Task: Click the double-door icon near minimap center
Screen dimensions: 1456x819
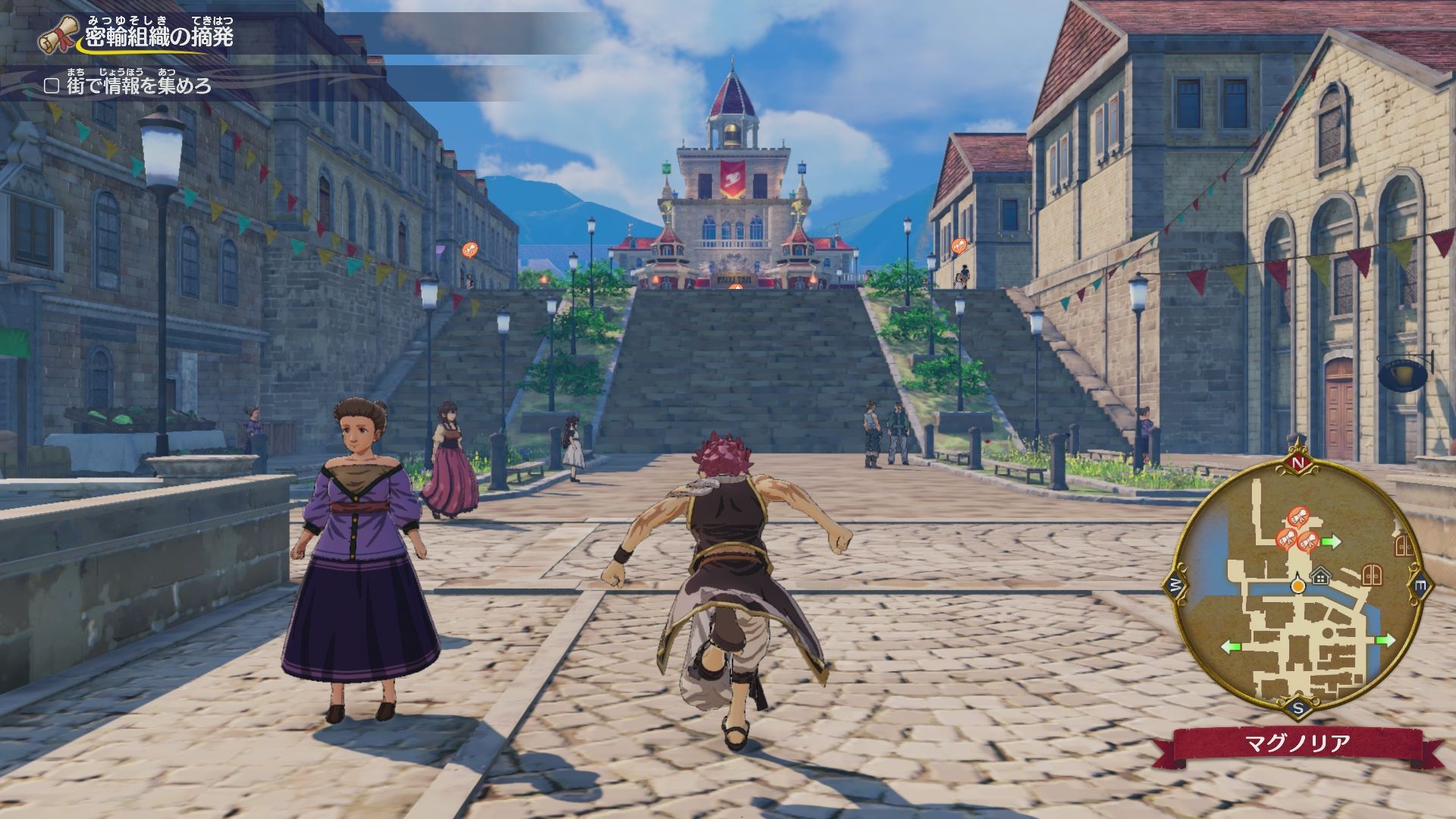Action: pyautogui.click(x=1371, y=574)
